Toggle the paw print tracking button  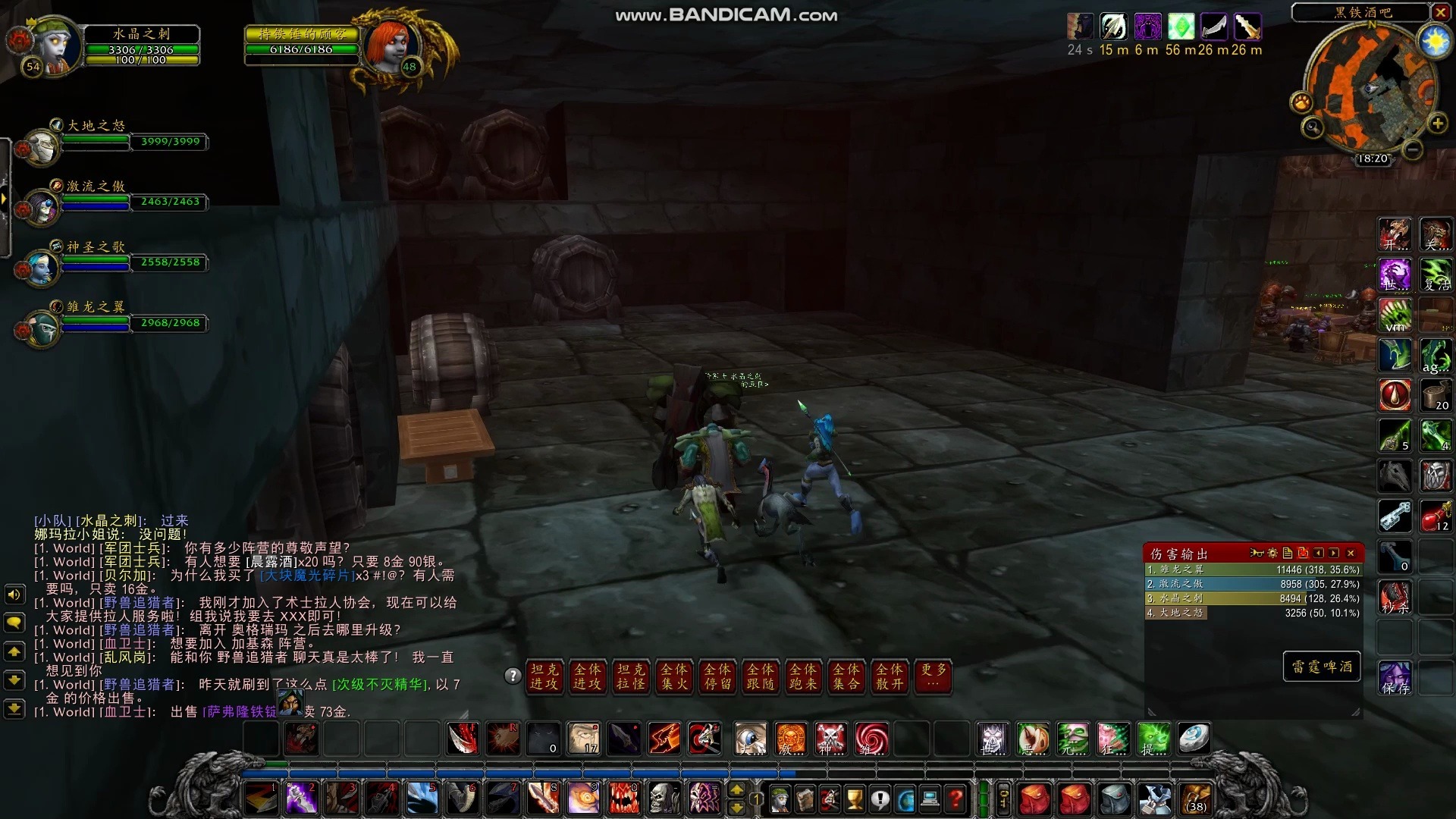click(1301, 102)
